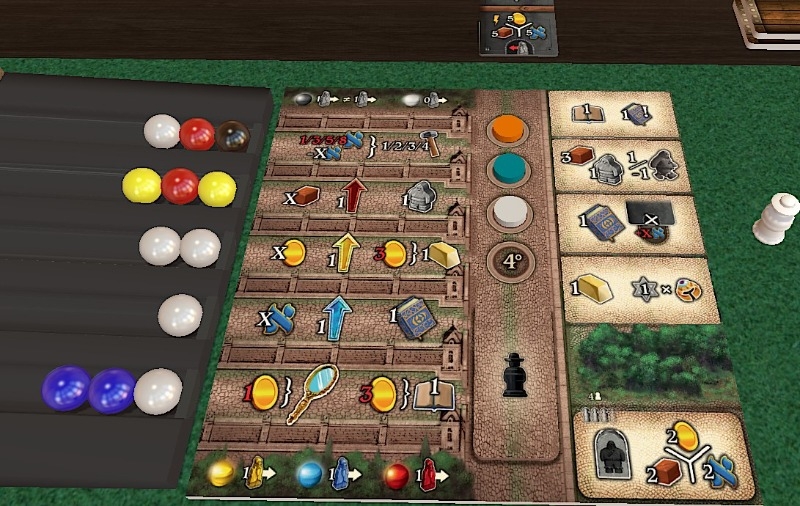Select the white disc token on the track

point(509,214)
